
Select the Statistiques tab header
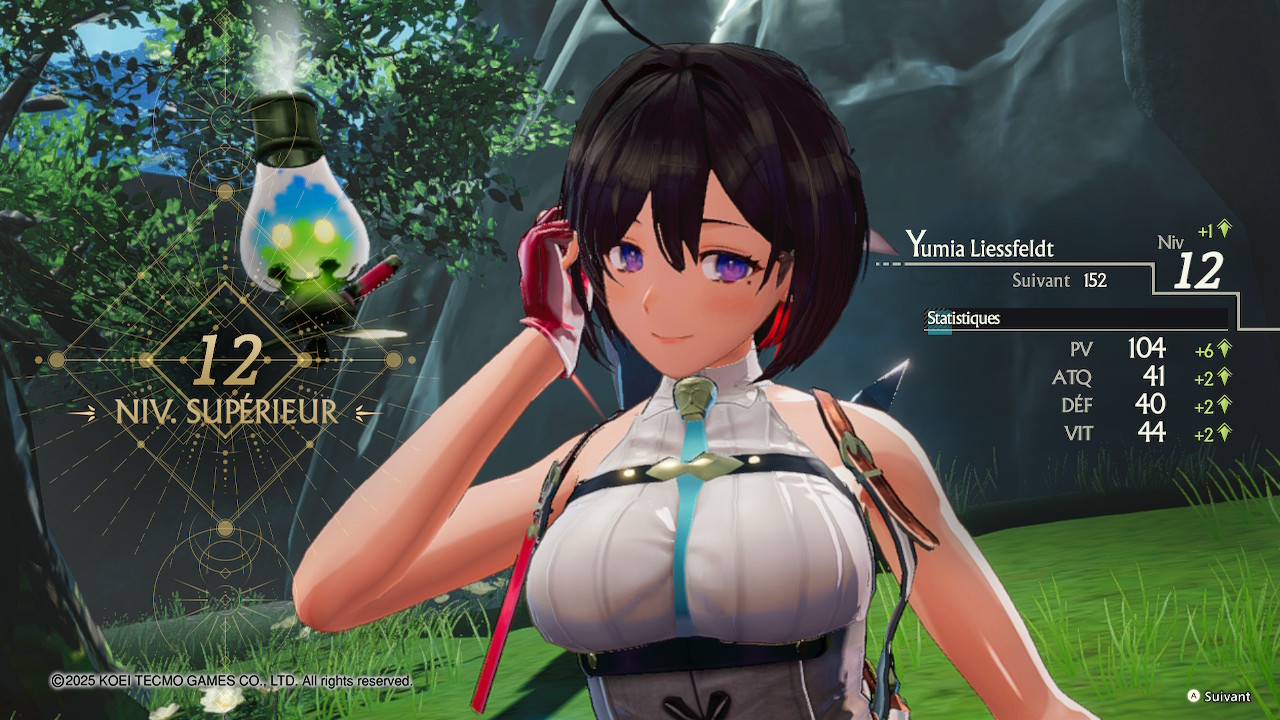click(x=963, y=319)
